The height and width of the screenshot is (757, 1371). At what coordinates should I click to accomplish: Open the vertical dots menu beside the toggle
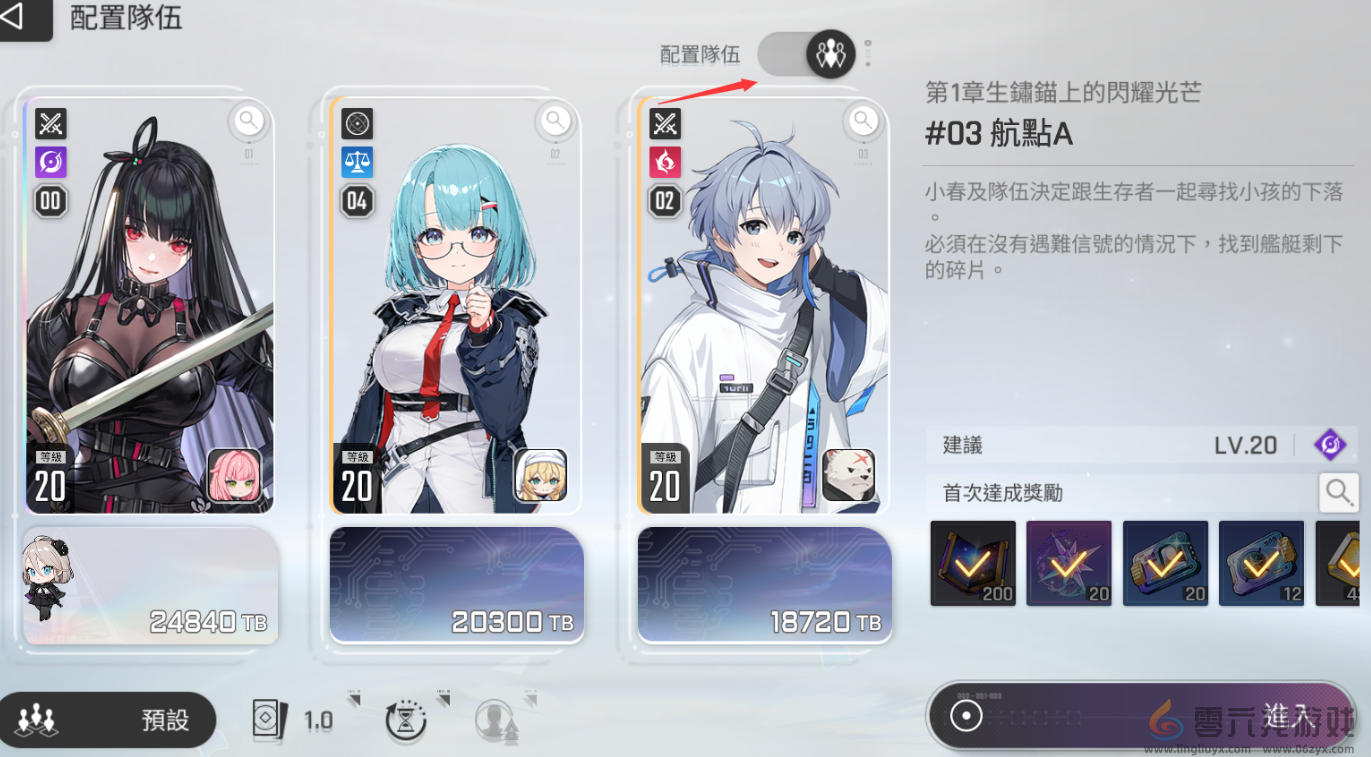(x=866, y=55)
